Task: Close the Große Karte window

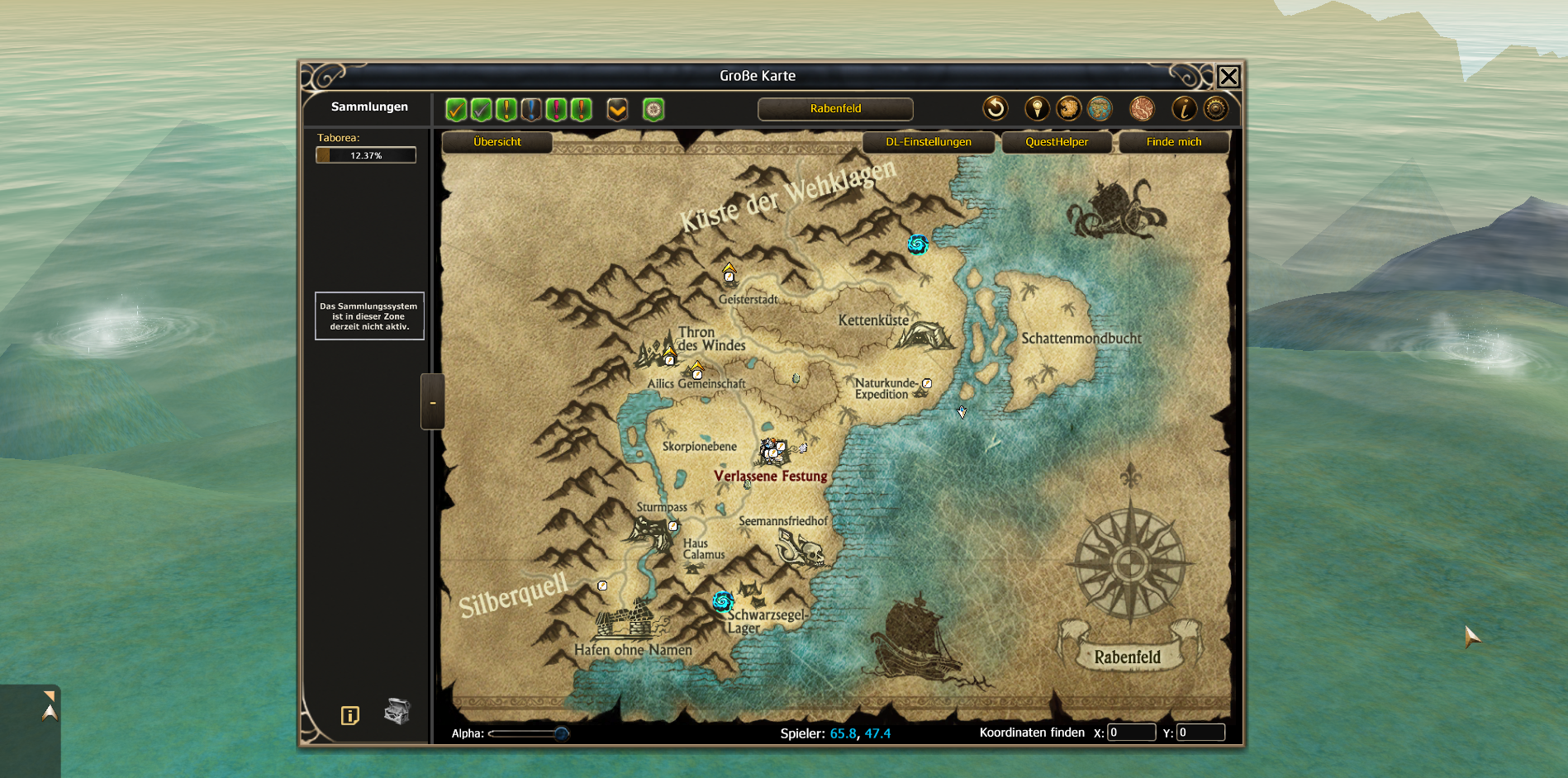Action: pos(1228,77)
